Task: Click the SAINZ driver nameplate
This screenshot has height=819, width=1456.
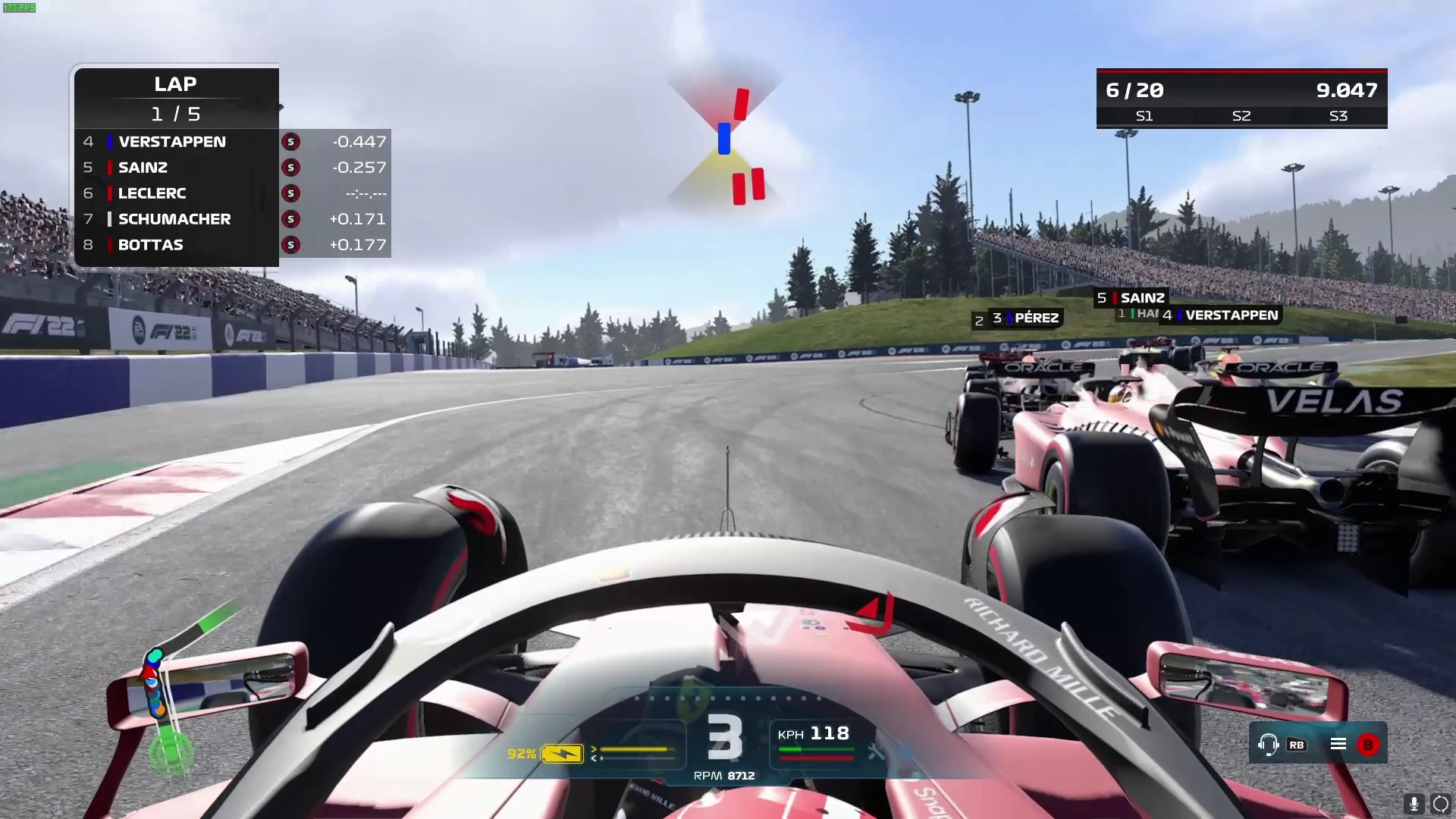Action: coord(1134,297)
